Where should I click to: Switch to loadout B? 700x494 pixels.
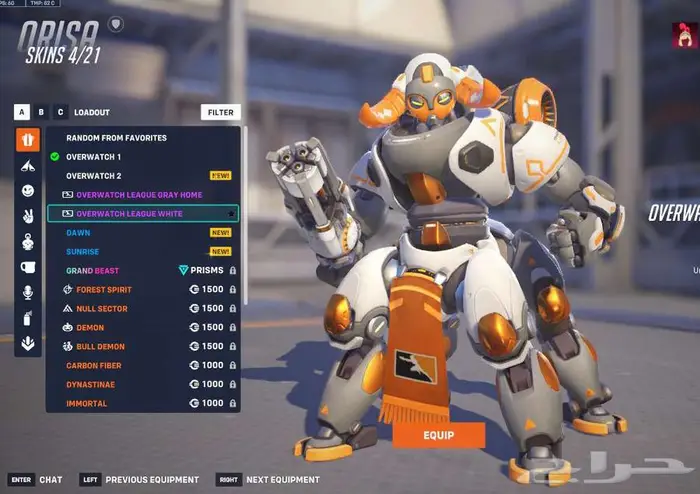point(41,113)
